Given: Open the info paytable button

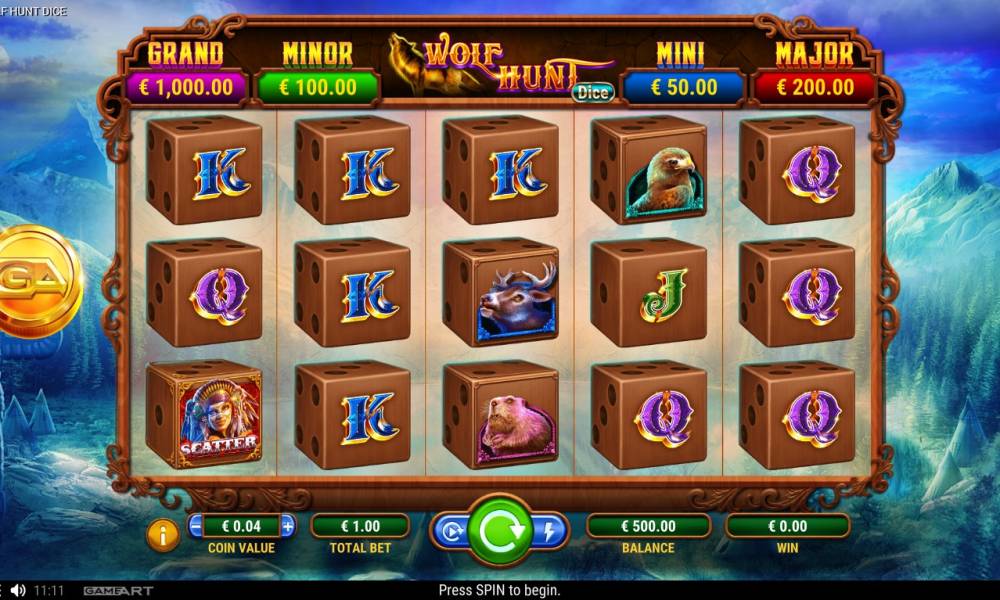Looking at the screenshot, I should 163,535.
